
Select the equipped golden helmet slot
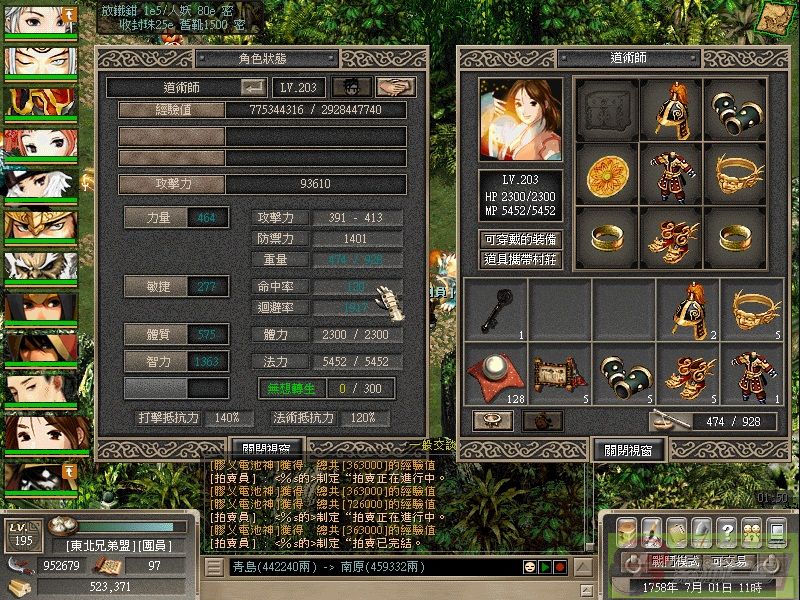pos(671,109)
